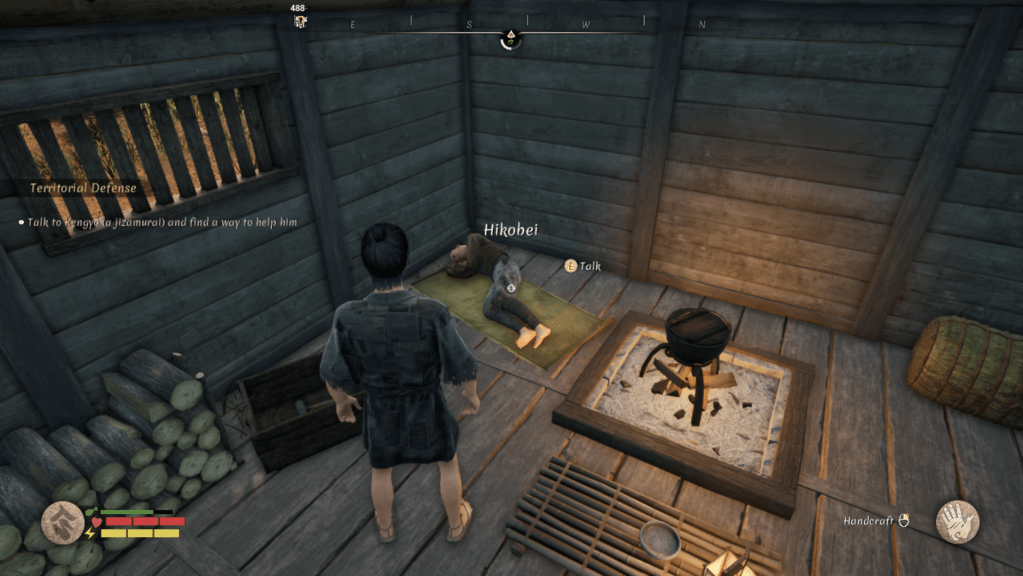Viewport: 1023px width, 576px height.
Task: Select the Handcraft hand icon
Action: [956, 521]
